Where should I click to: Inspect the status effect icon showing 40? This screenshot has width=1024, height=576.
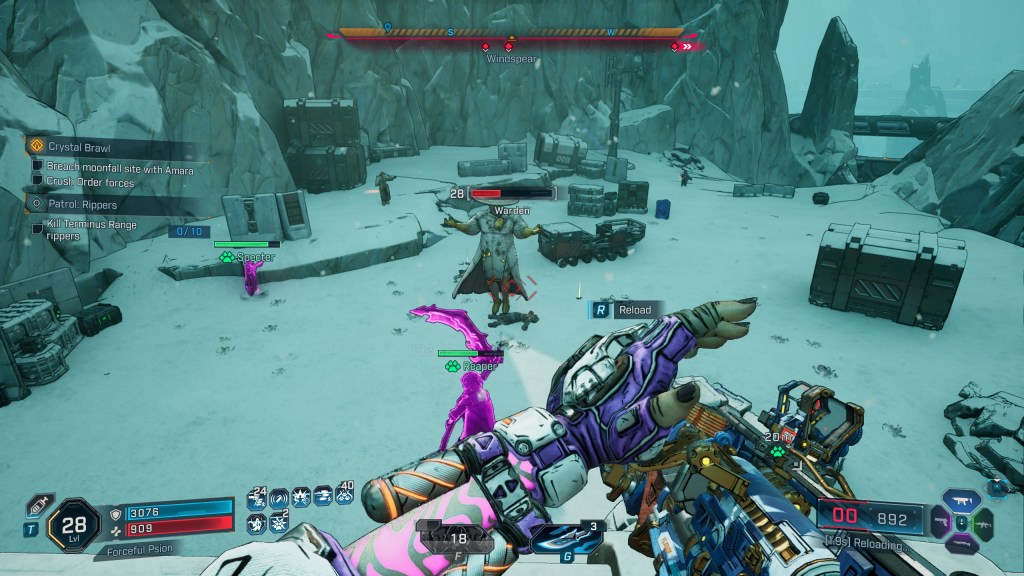coord(345,494)
